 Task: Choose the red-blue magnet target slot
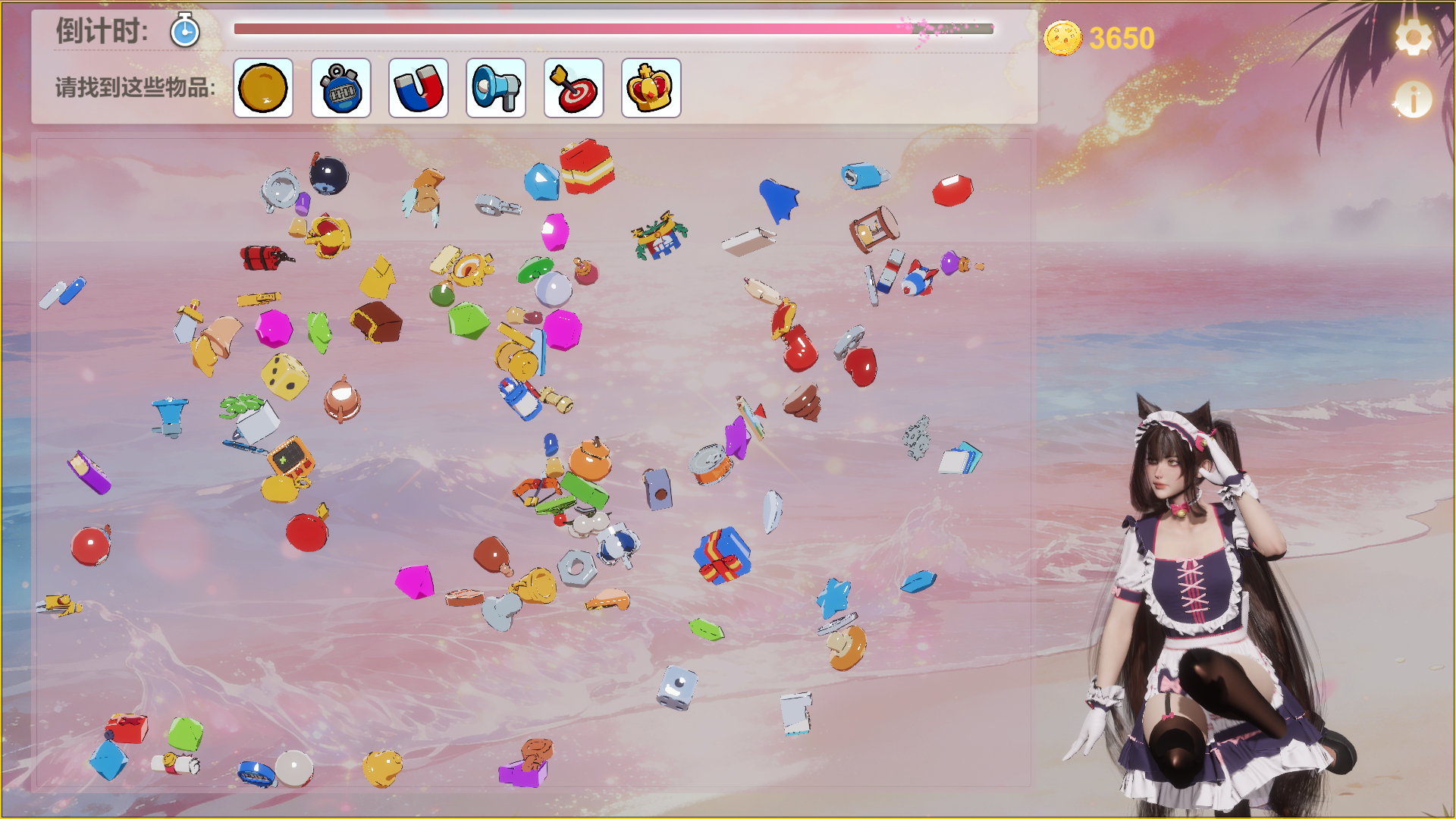point(419,88)
